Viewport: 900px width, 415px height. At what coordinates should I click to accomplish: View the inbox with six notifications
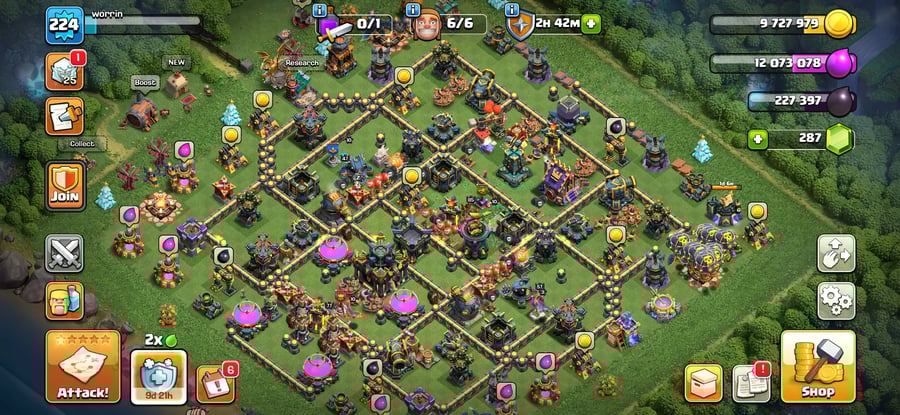(x=215, y=382)
